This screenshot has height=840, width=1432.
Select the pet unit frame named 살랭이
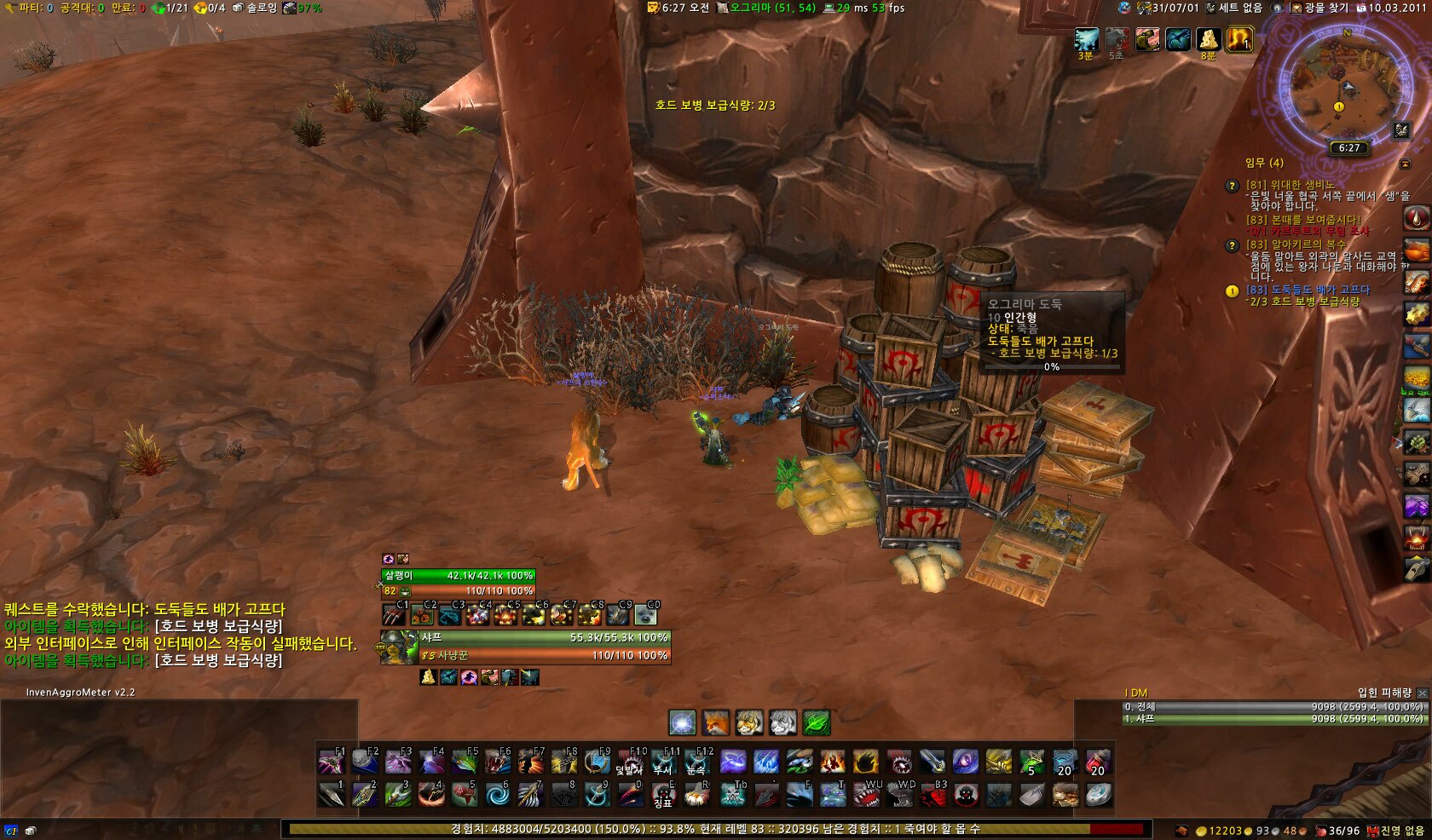click(459, 583)
